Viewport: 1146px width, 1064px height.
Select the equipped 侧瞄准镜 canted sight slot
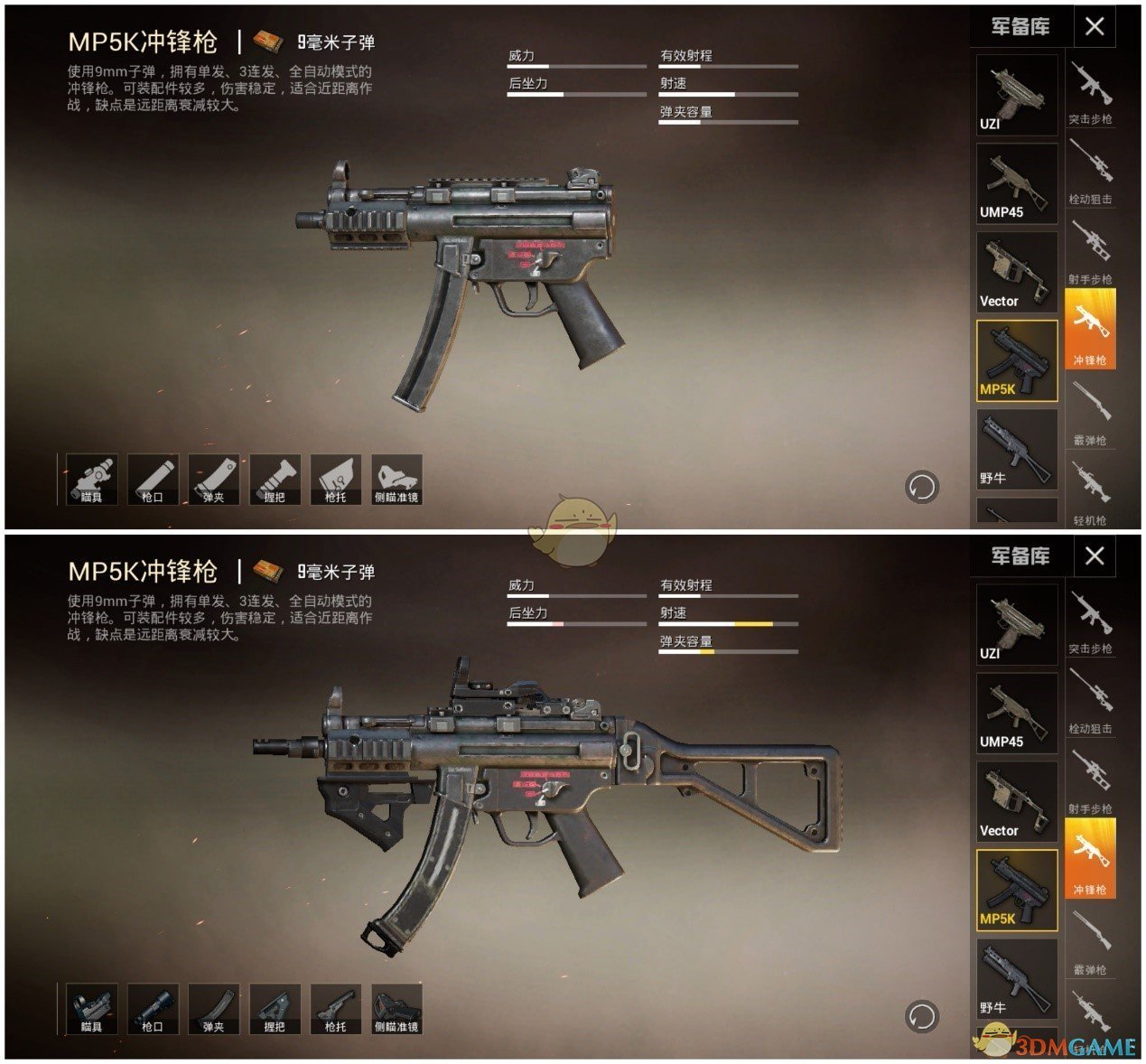point(396,1008)
